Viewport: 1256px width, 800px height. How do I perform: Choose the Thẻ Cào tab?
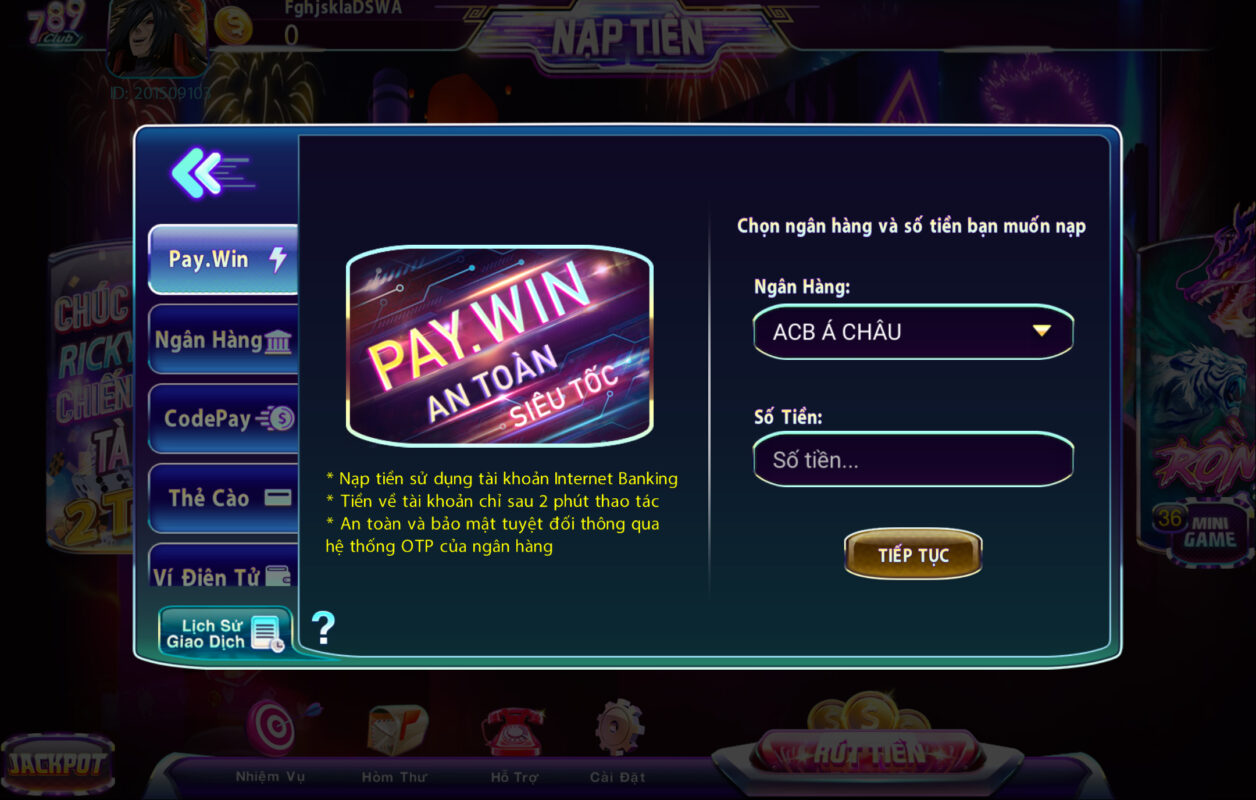pos(224,497)
